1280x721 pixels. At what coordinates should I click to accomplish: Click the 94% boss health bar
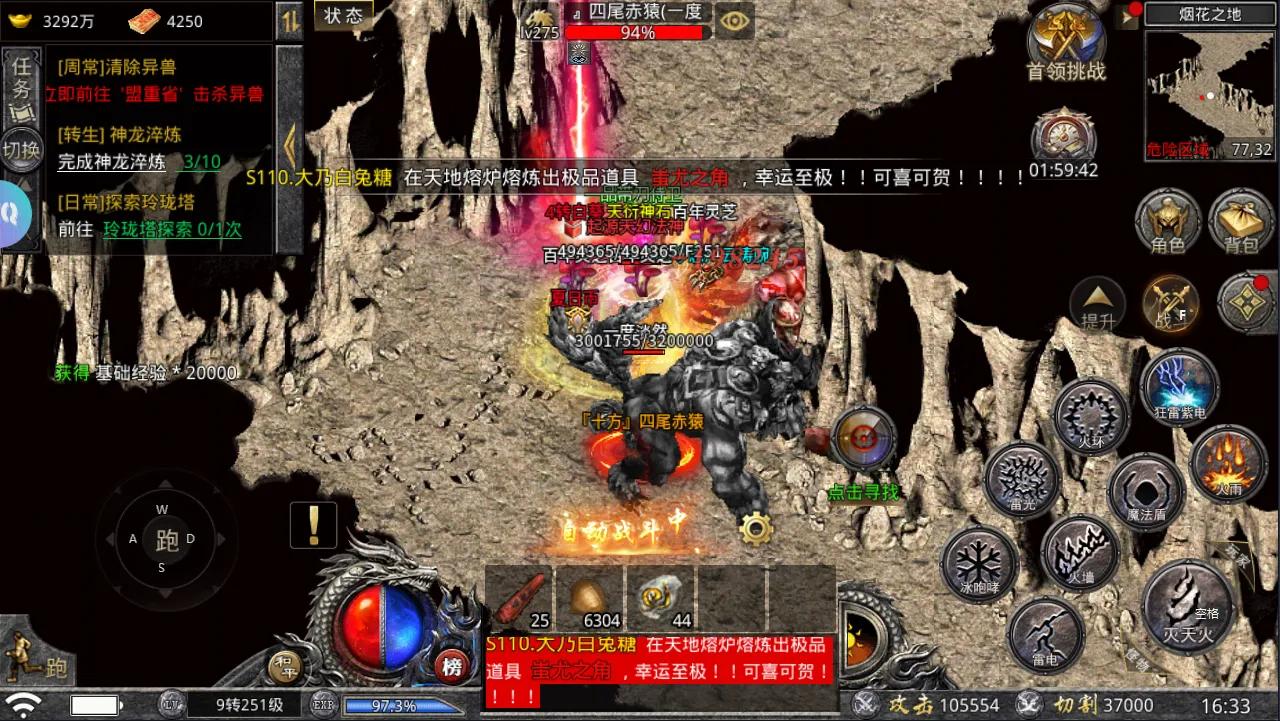(636, 31)
